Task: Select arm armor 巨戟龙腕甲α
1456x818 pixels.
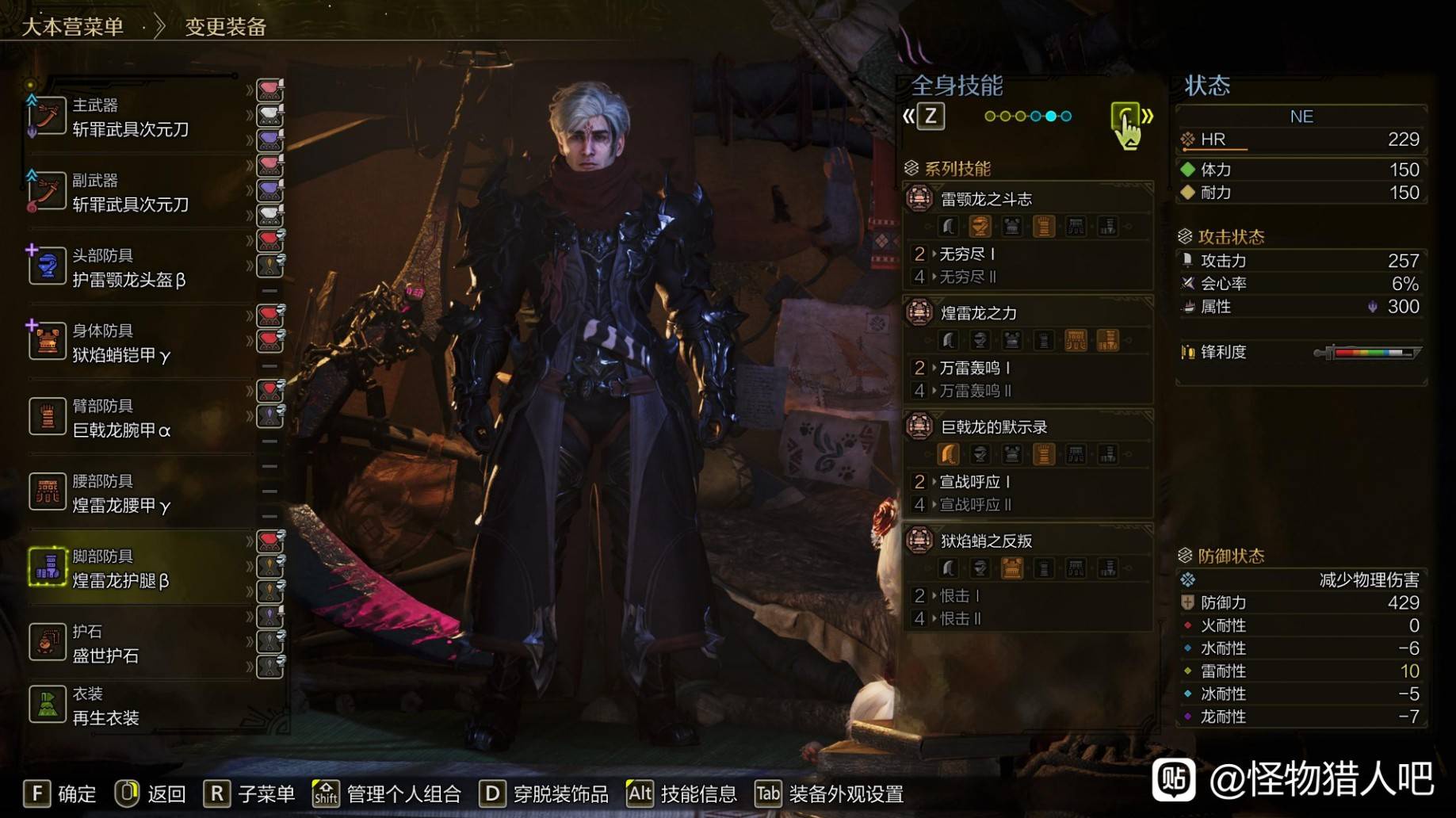Action: [x=121, y=419]
